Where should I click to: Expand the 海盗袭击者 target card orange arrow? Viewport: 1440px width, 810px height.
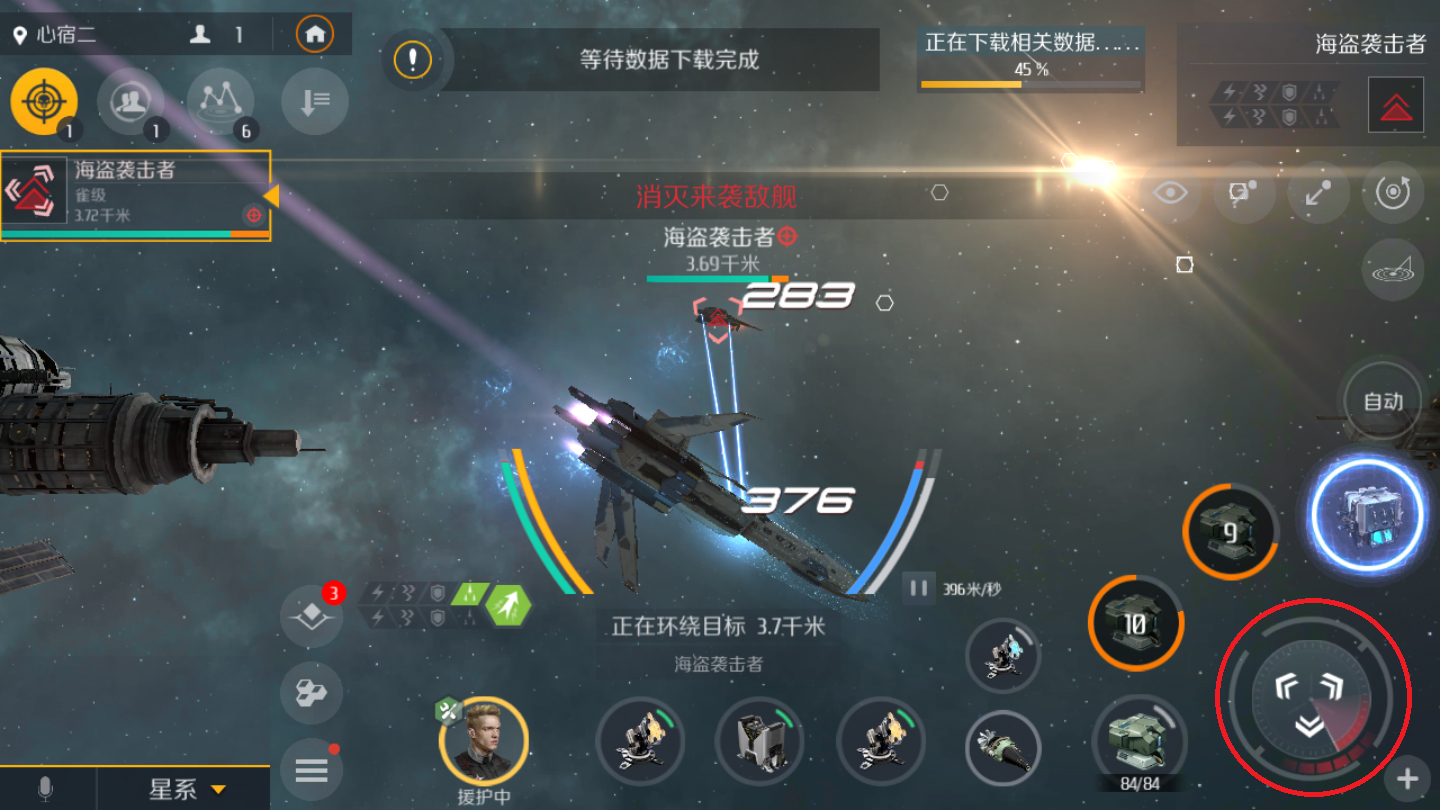[x=275, y=196]
